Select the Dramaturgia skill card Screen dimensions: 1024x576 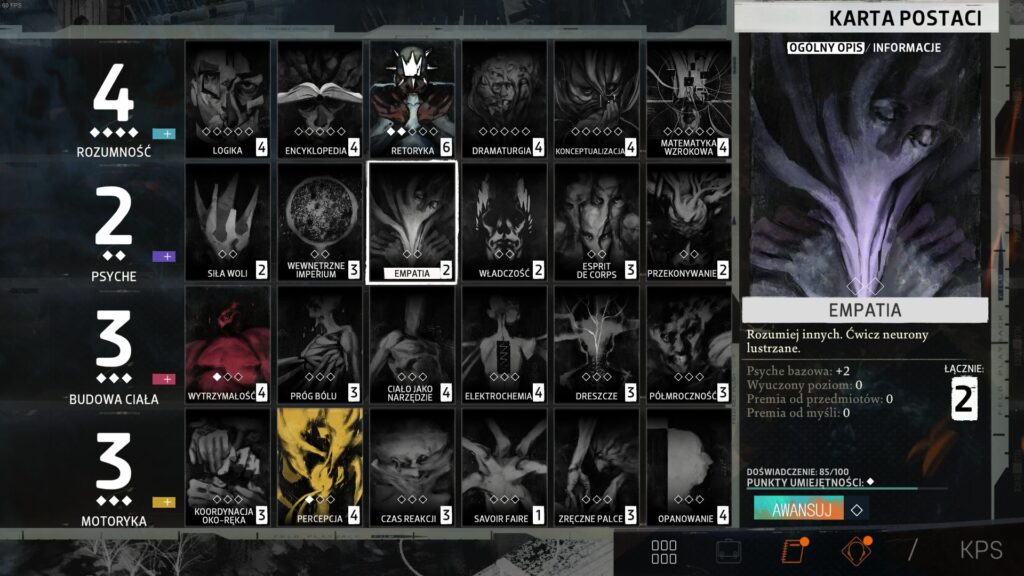pos(504,100)
